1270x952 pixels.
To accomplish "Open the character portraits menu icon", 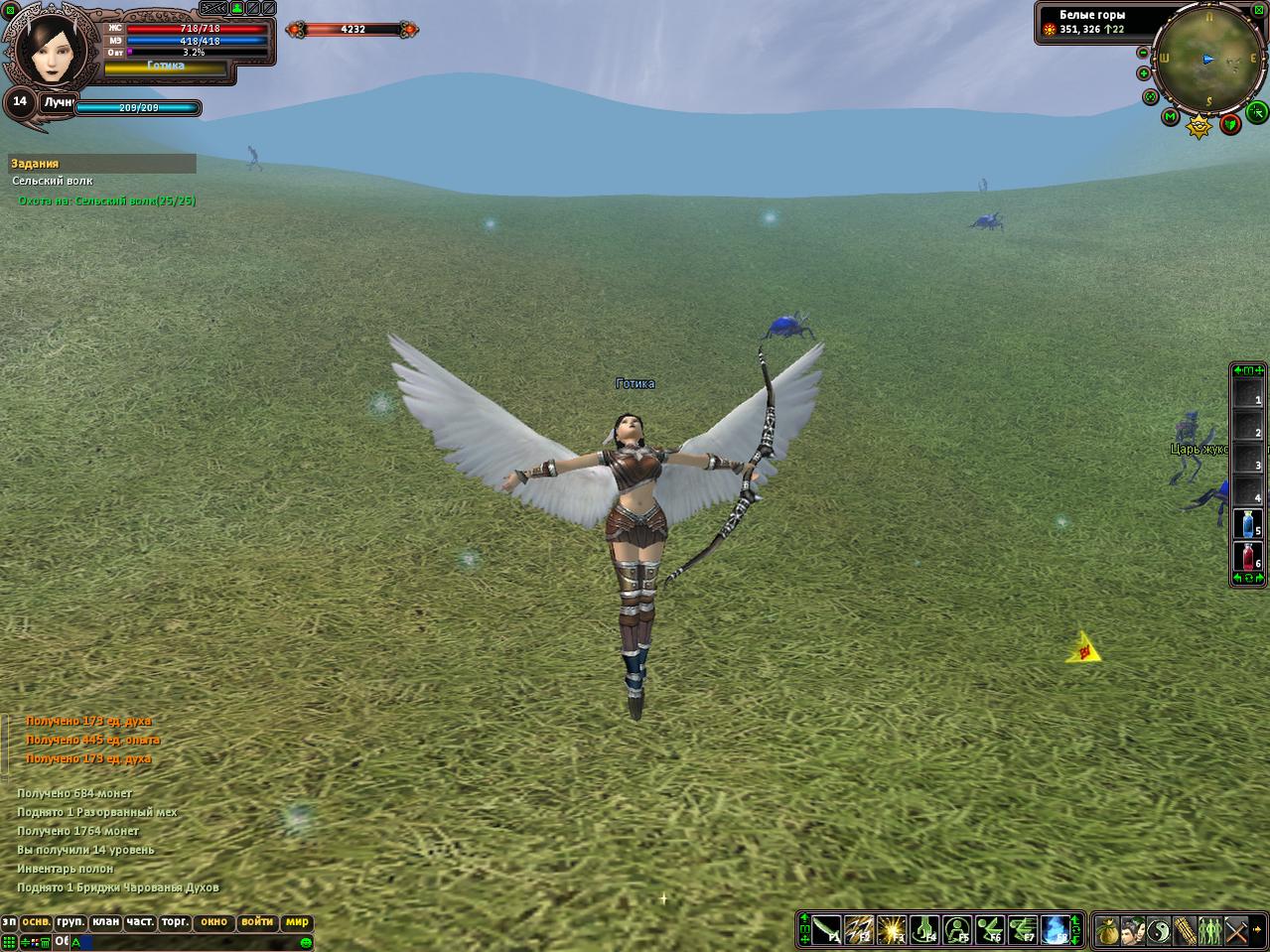I will point(1134,932).
